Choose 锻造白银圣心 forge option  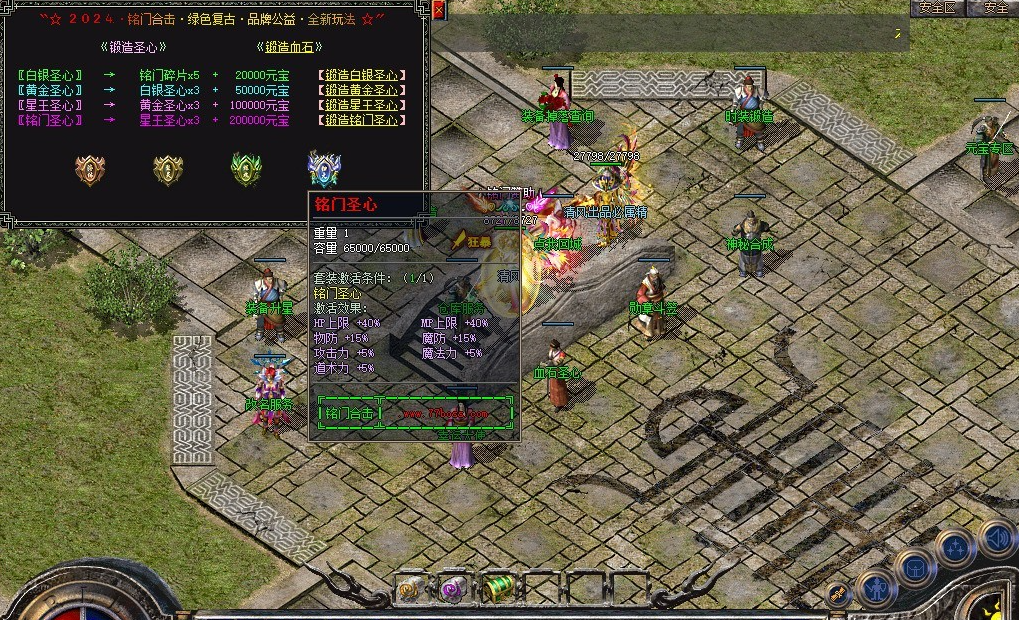(362, 75)
